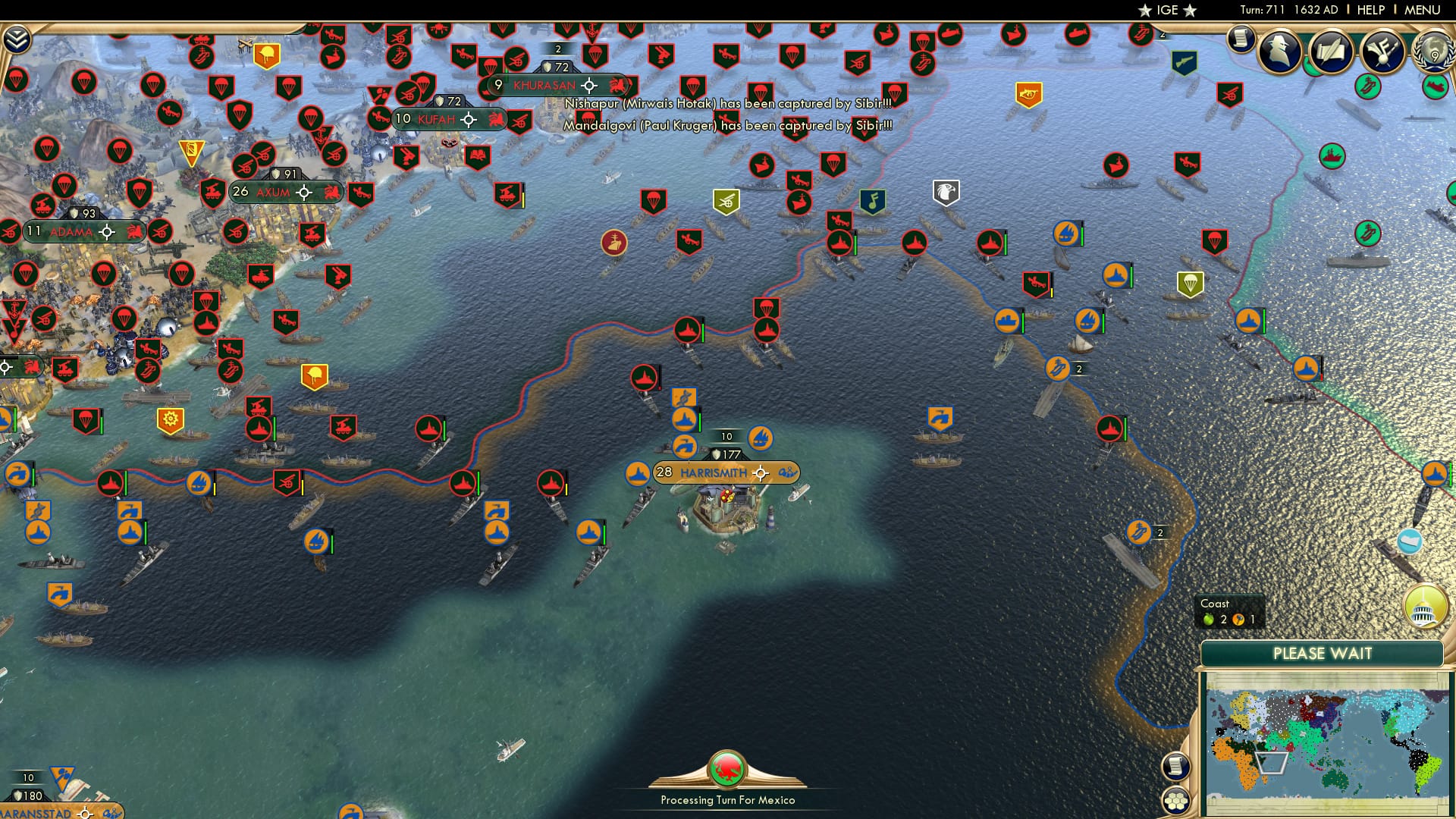Select Harrismith's citizen focus crosshair icon
The height and width of the screenshot is (819, 1456).
coord(760,473)
